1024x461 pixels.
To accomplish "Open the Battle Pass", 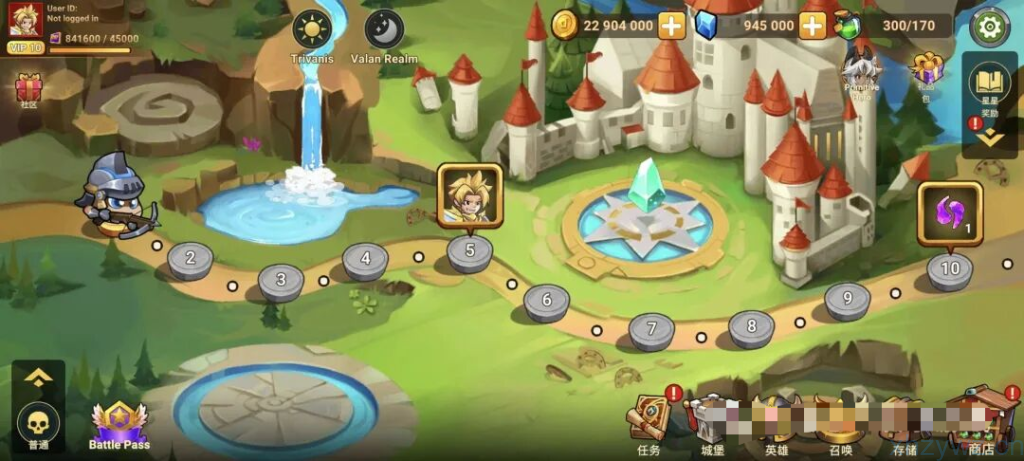I will click(x=120, y=424).
